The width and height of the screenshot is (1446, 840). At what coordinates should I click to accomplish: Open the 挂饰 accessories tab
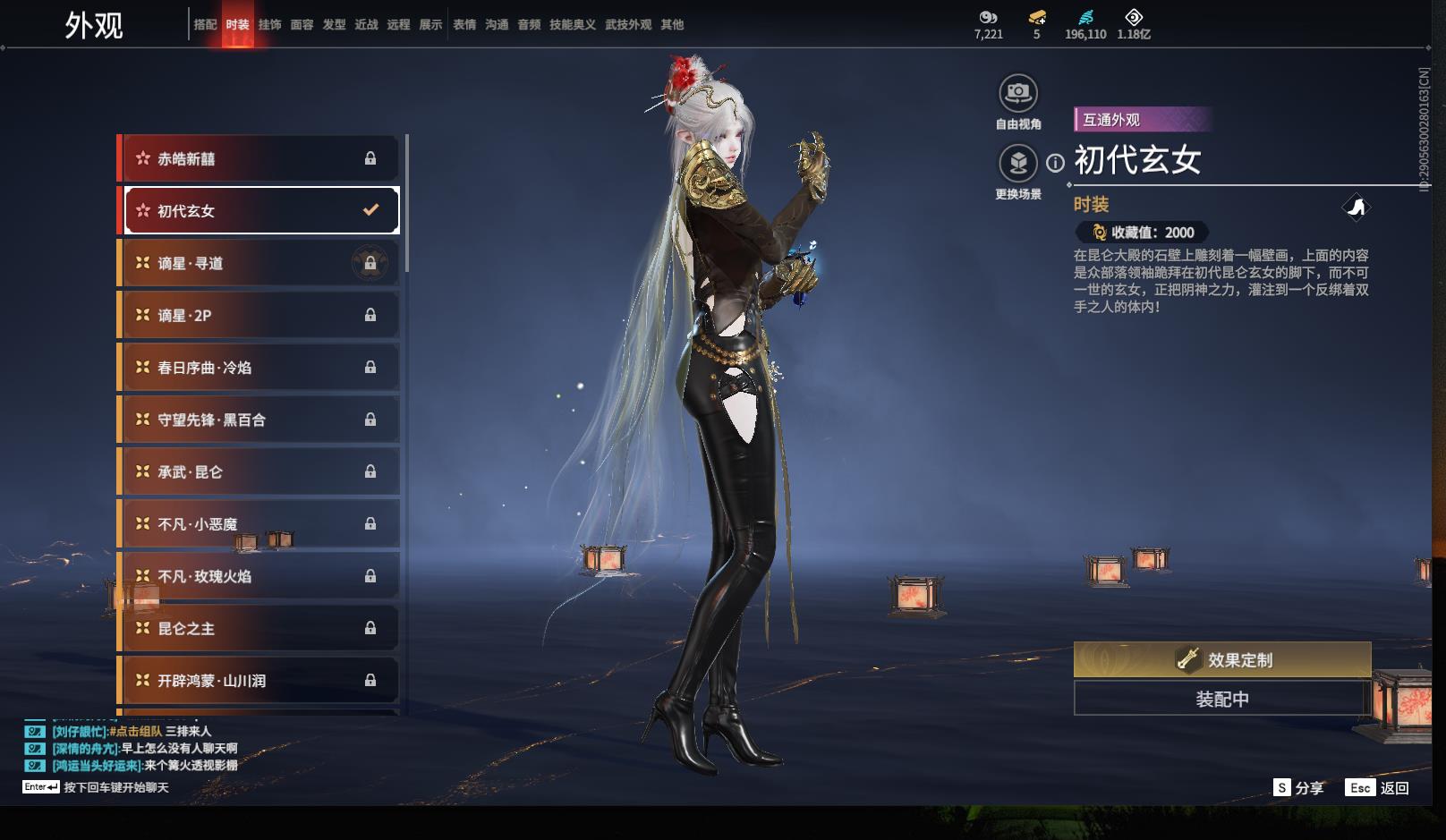[x=269, y=24]
